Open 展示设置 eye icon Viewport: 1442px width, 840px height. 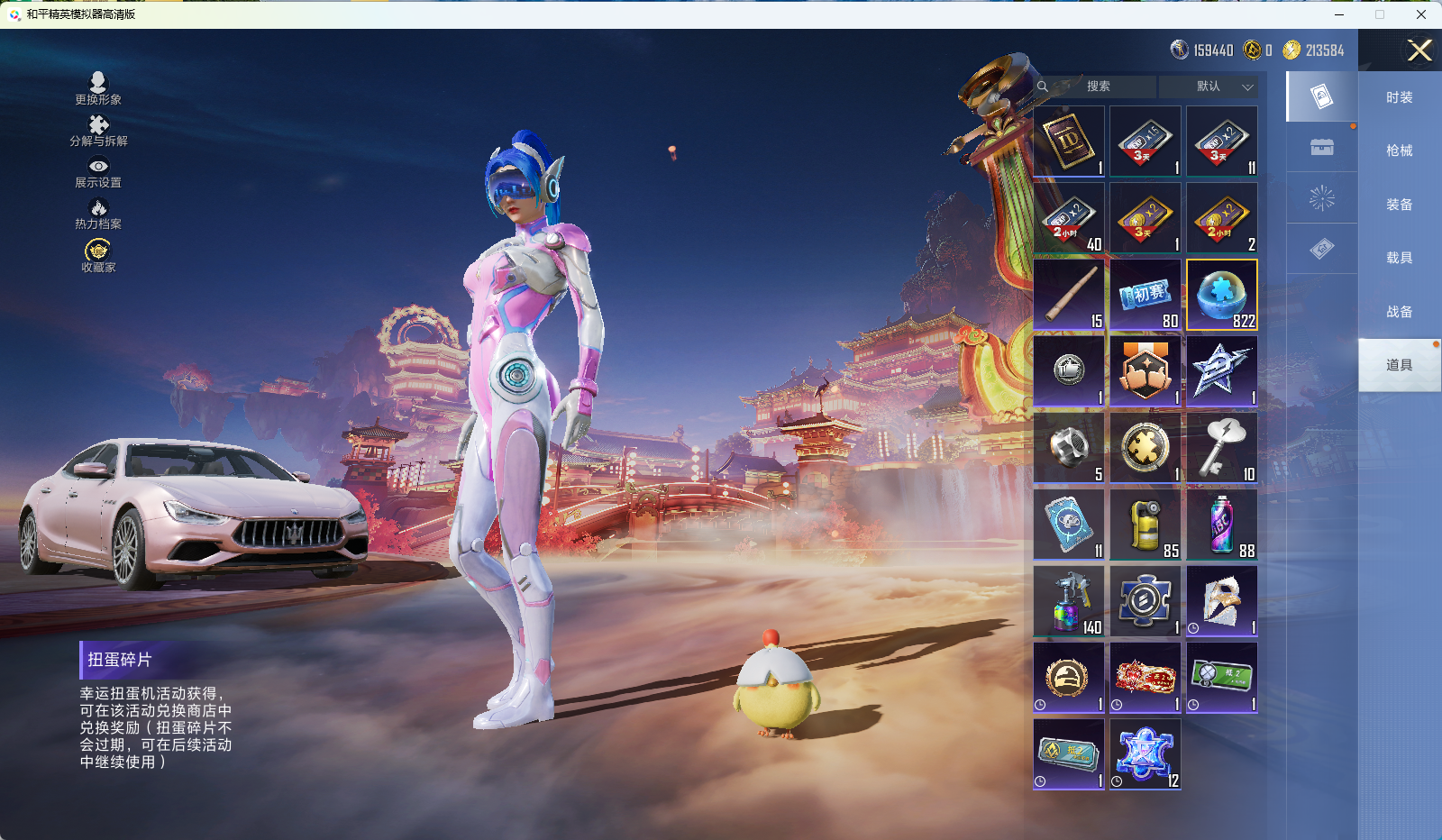coord(98,171)
